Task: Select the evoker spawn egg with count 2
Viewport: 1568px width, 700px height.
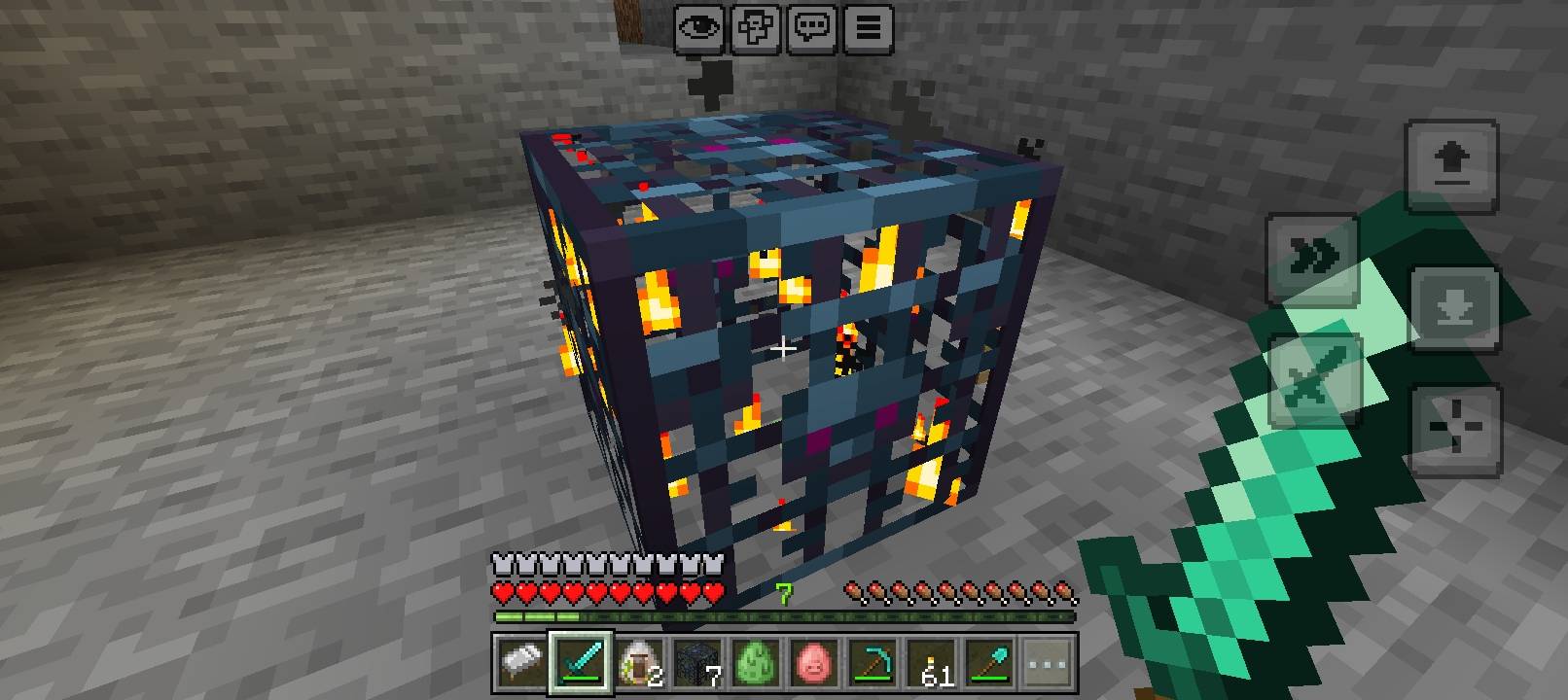Action: (640, 661)
